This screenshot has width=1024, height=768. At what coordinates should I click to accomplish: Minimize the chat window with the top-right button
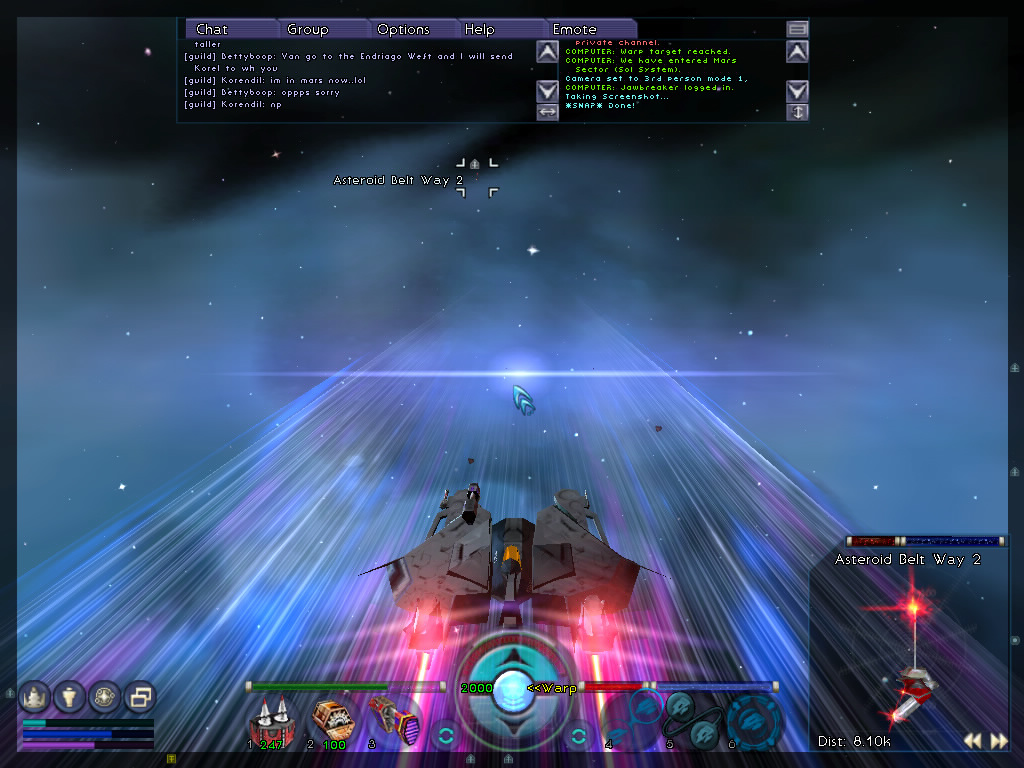click(x=797, y=29)
